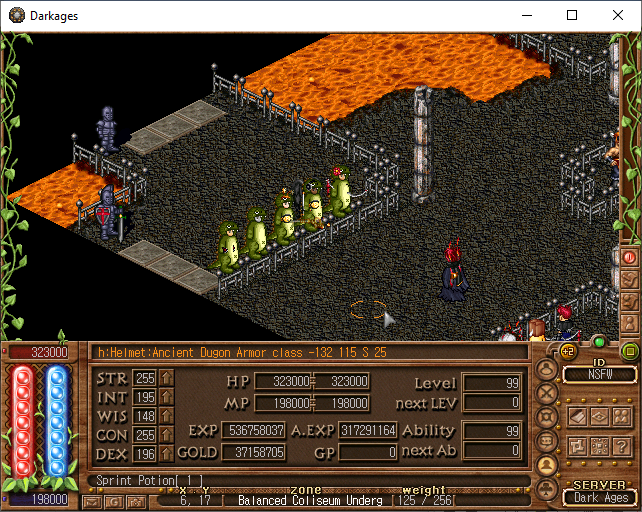This screenshot has height=512, width=642.
Task: Raise the STR stat with its arrow
Action: (x=167, y=378)
